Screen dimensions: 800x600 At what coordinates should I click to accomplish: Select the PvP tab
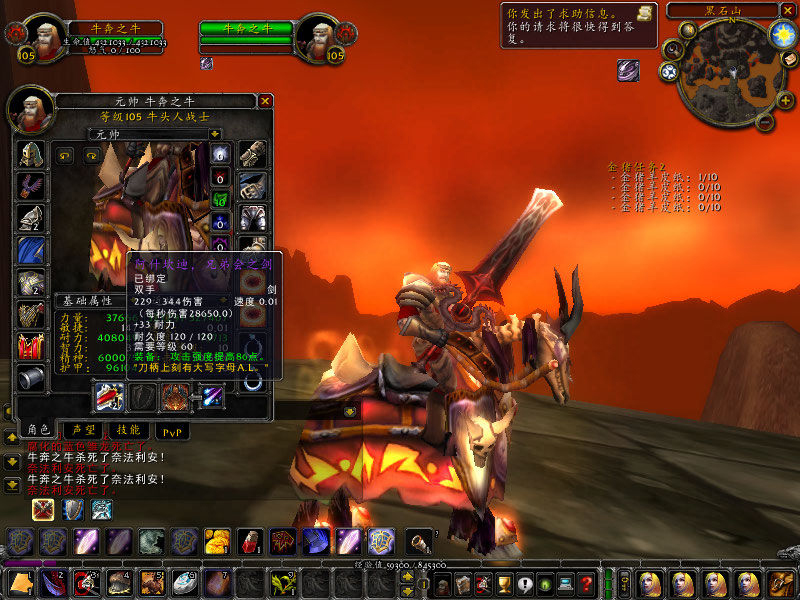174,431
